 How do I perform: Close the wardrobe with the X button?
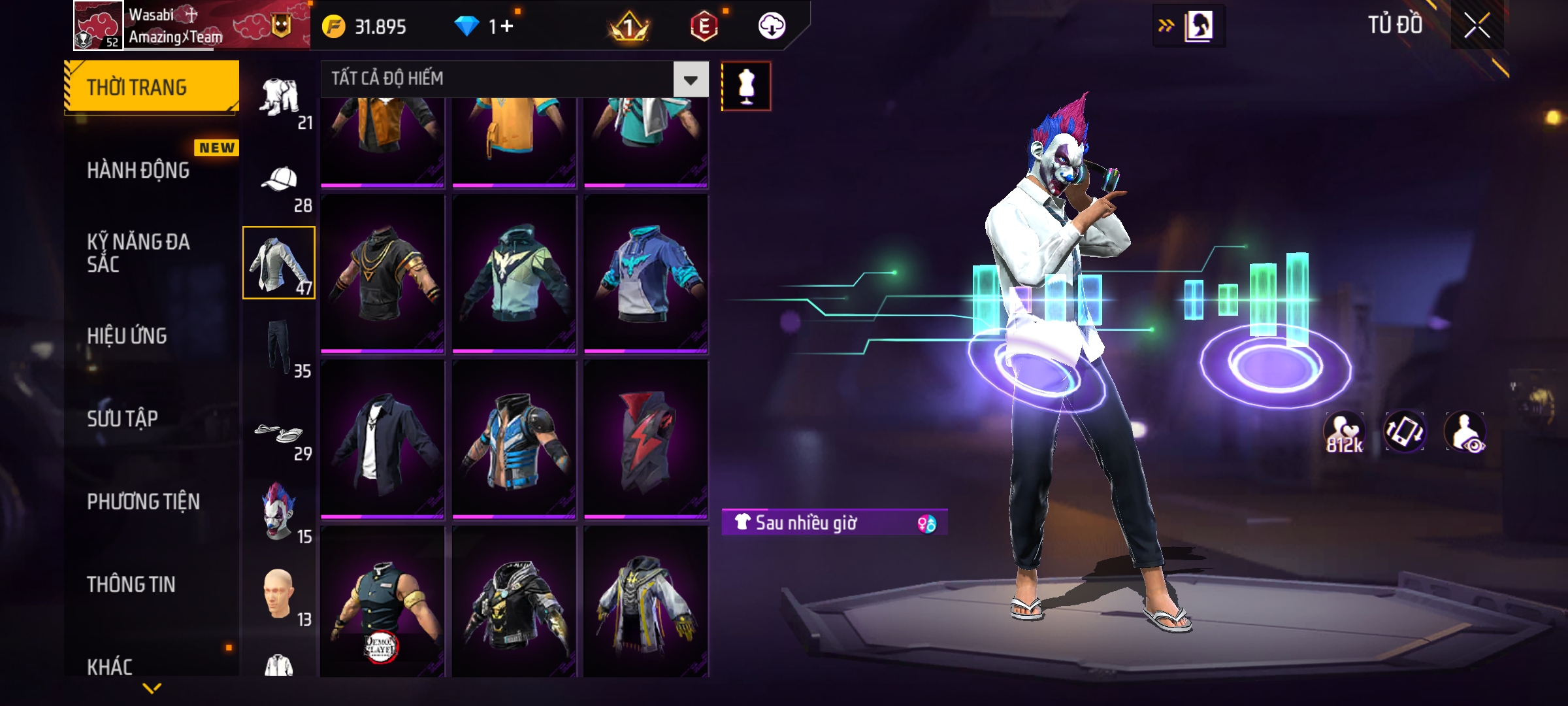(x=1477, y=26)
